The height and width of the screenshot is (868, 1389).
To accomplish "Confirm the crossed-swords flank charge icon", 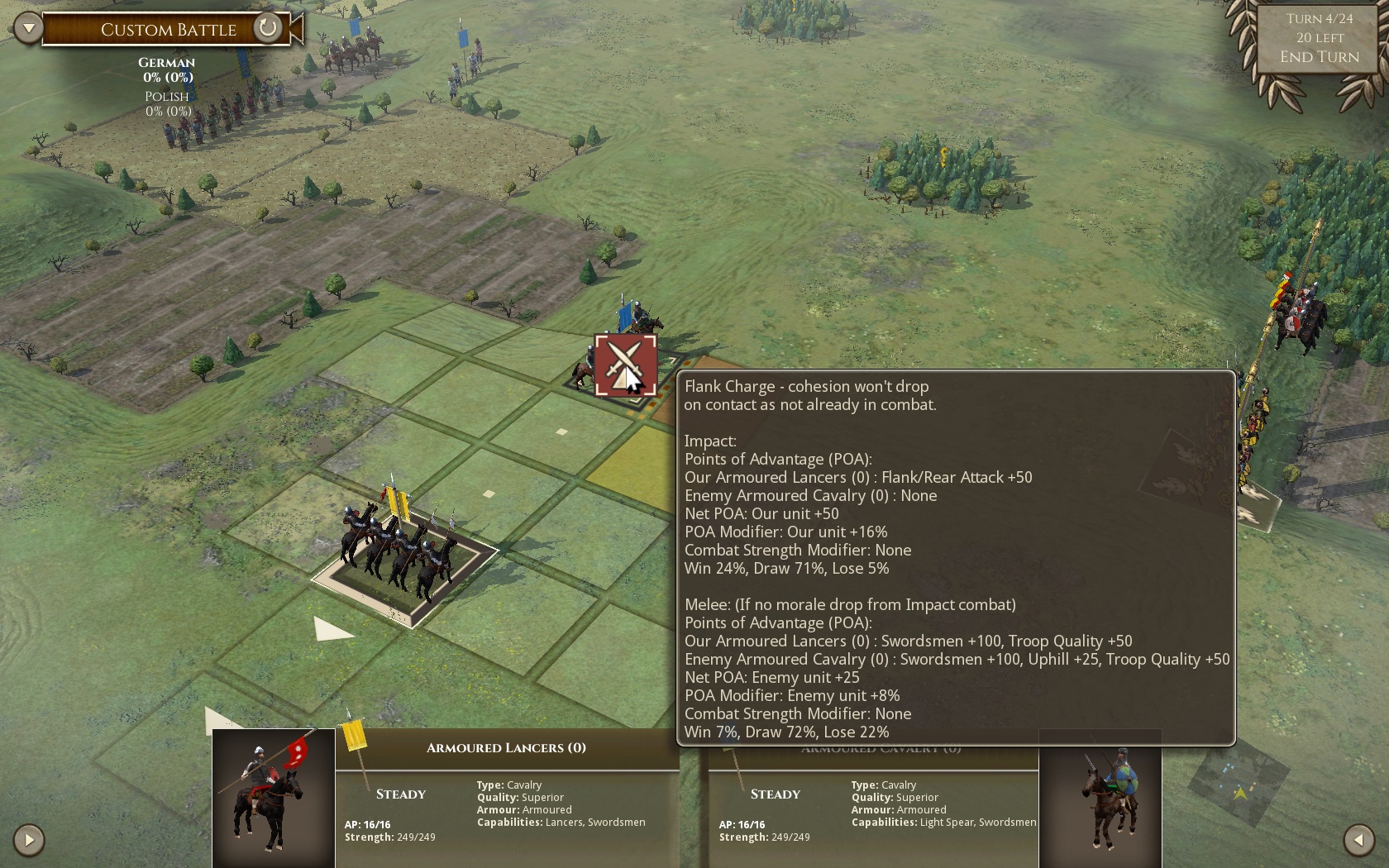I will click(x=625, y=365).
